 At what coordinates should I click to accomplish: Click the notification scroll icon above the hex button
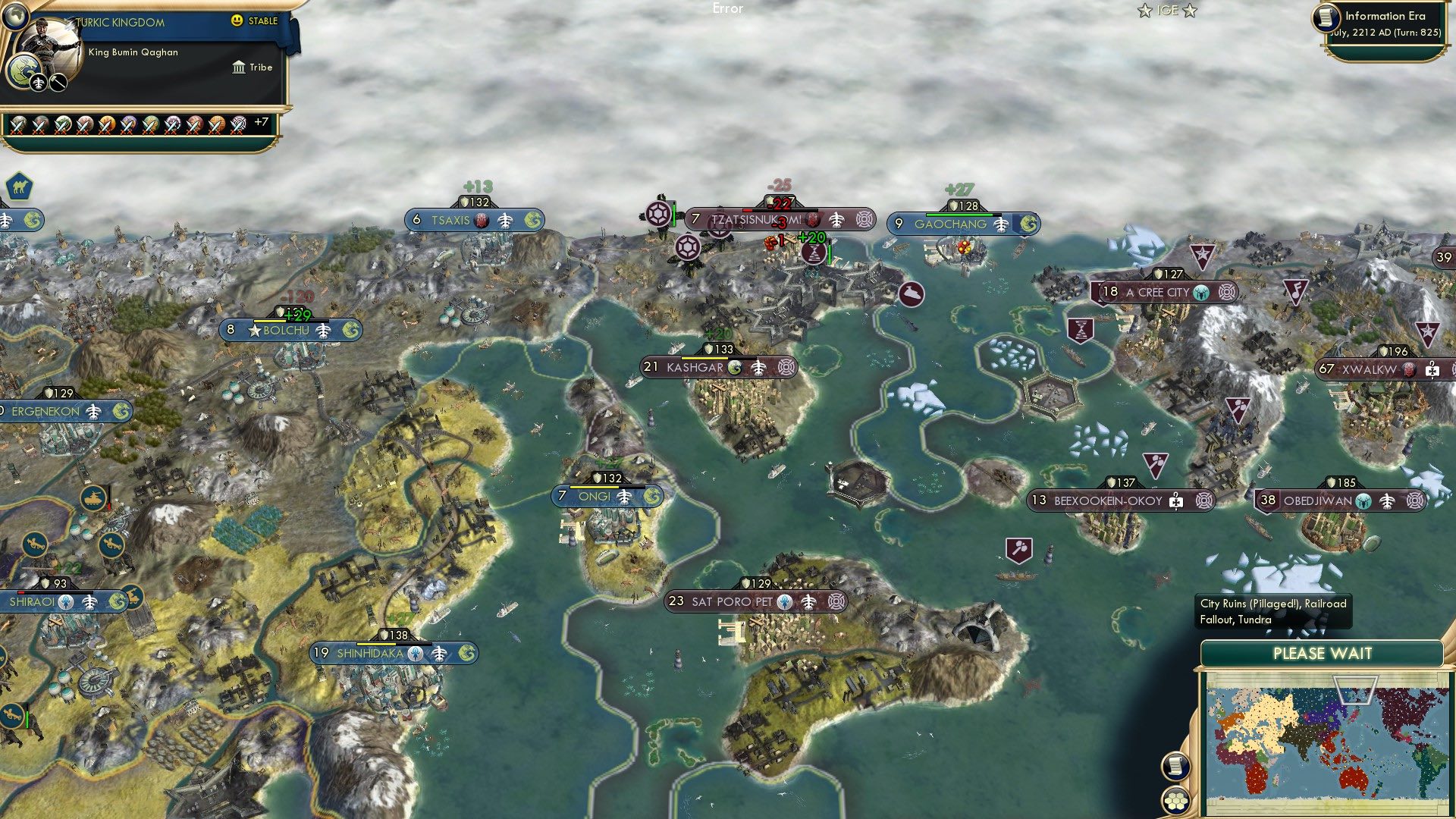(x=1175, y=767)
